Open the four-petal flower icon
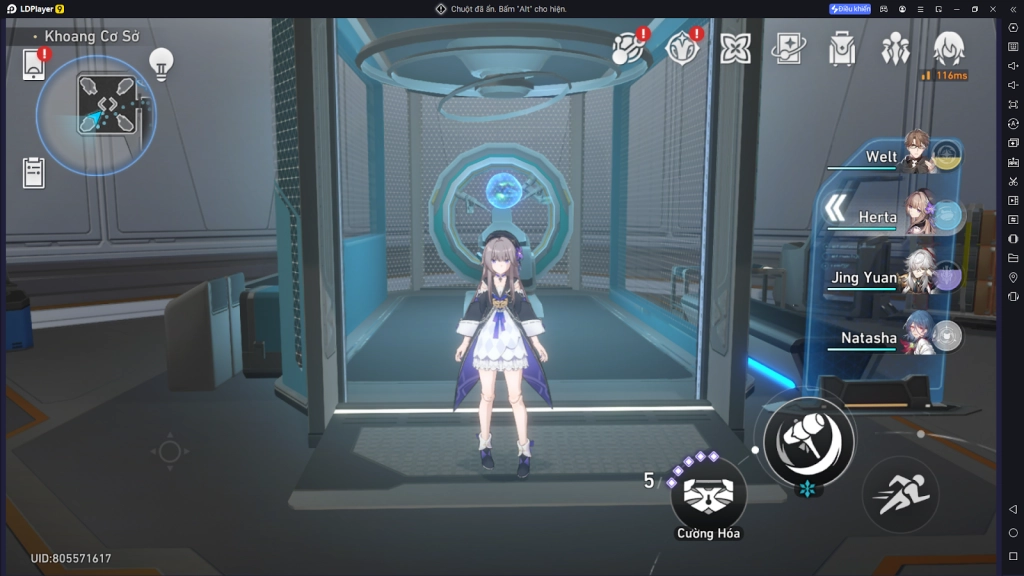 coord(735,48)
